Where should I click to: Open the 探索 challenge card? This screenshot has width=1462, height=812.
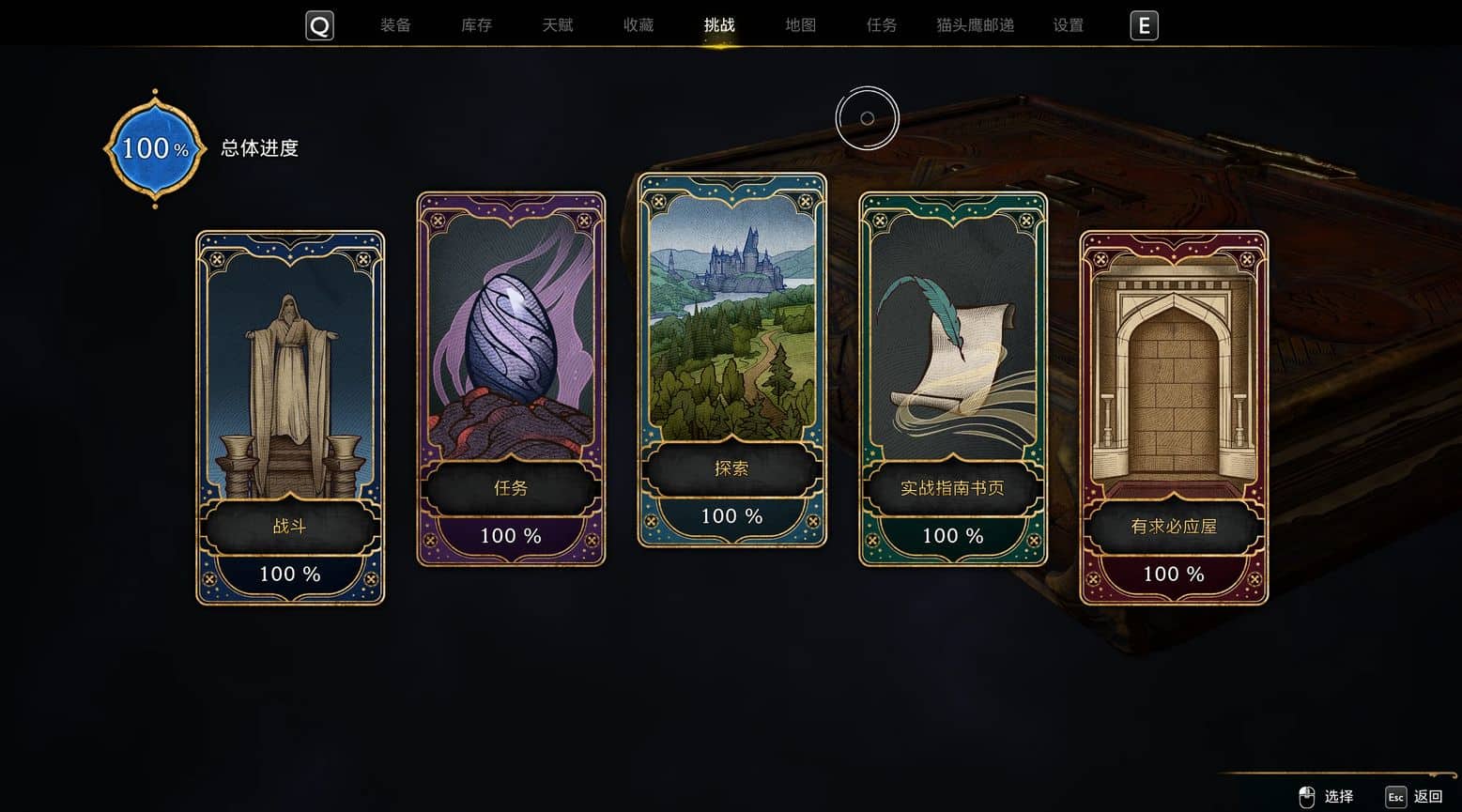[731, 360]
